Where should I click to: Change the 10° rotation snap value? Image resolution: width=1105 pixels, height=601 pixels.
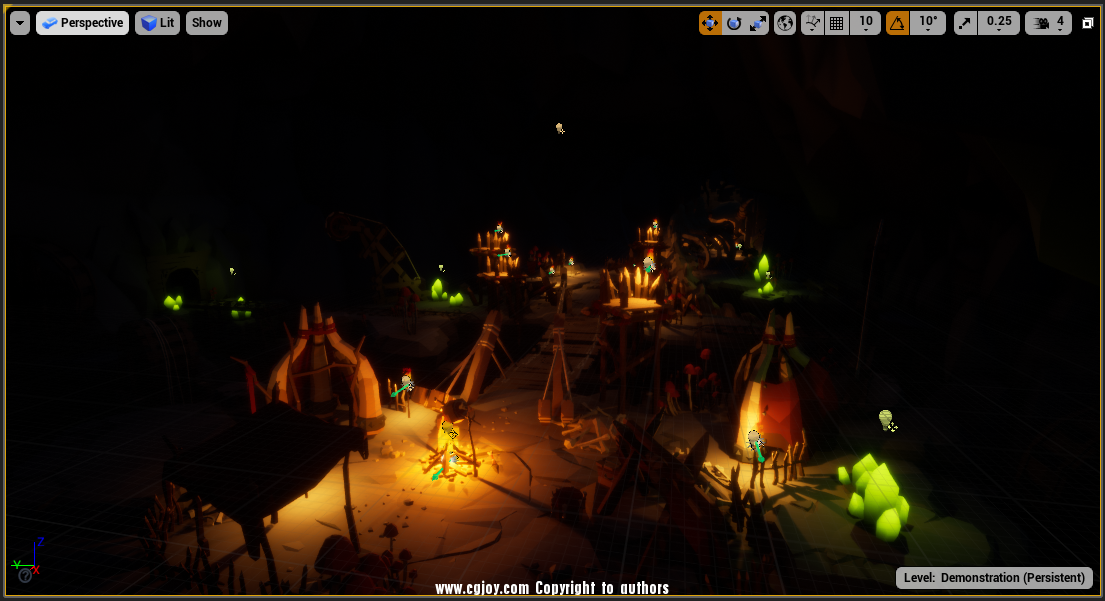pos(928,23)
